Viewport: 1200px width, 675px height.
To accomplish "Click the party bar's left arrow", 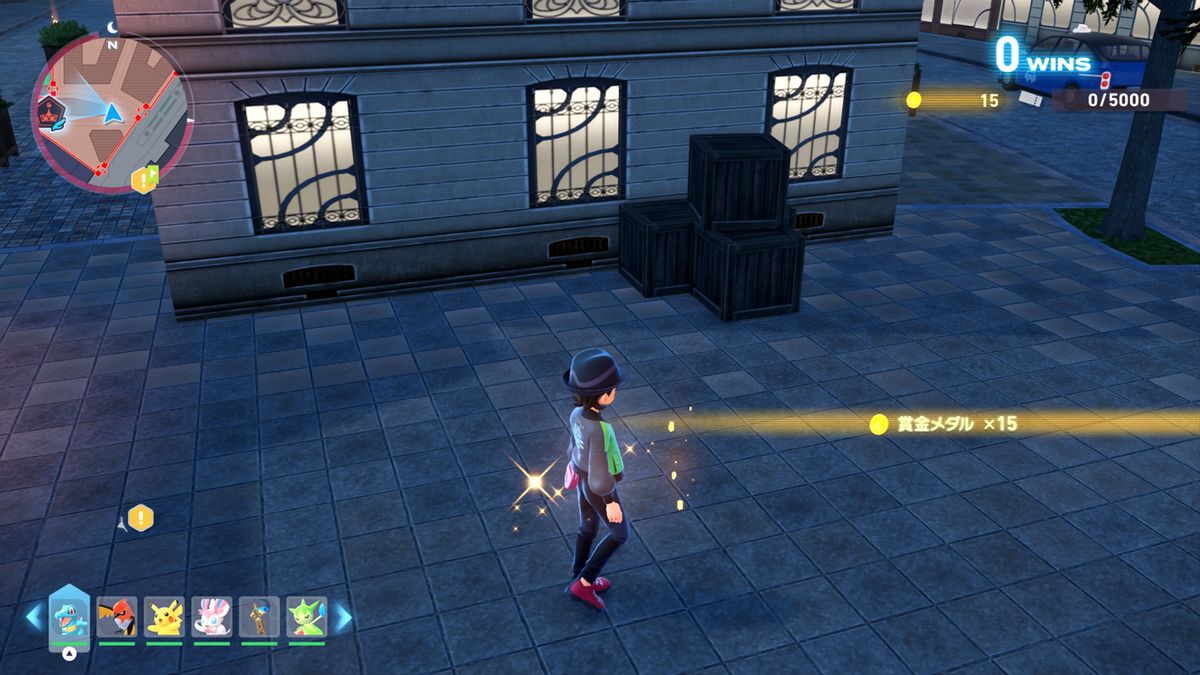I will [35, 616].
